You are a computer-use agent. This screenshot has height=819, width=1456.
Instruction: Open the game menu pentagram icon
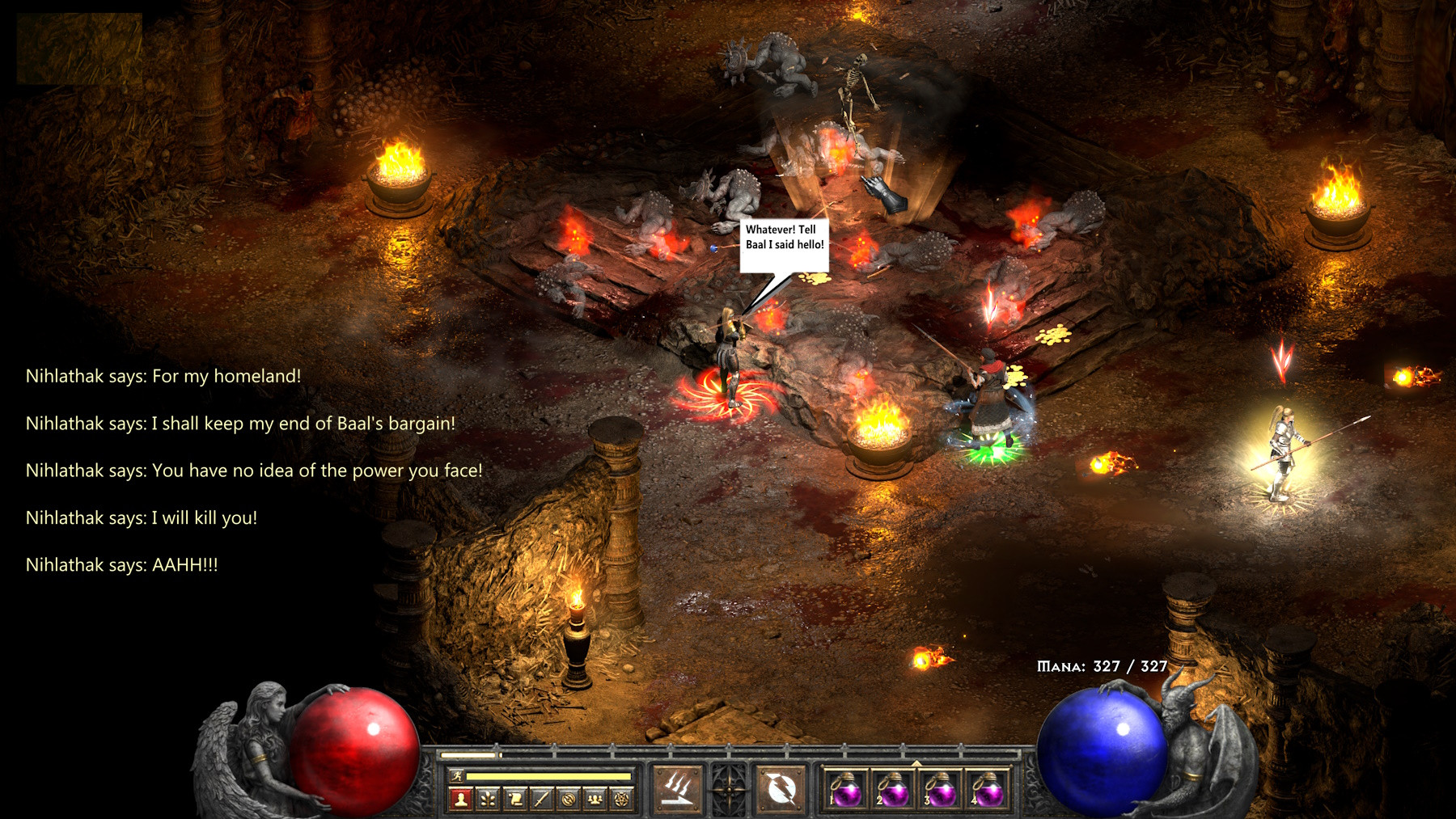tap(622, 800)
